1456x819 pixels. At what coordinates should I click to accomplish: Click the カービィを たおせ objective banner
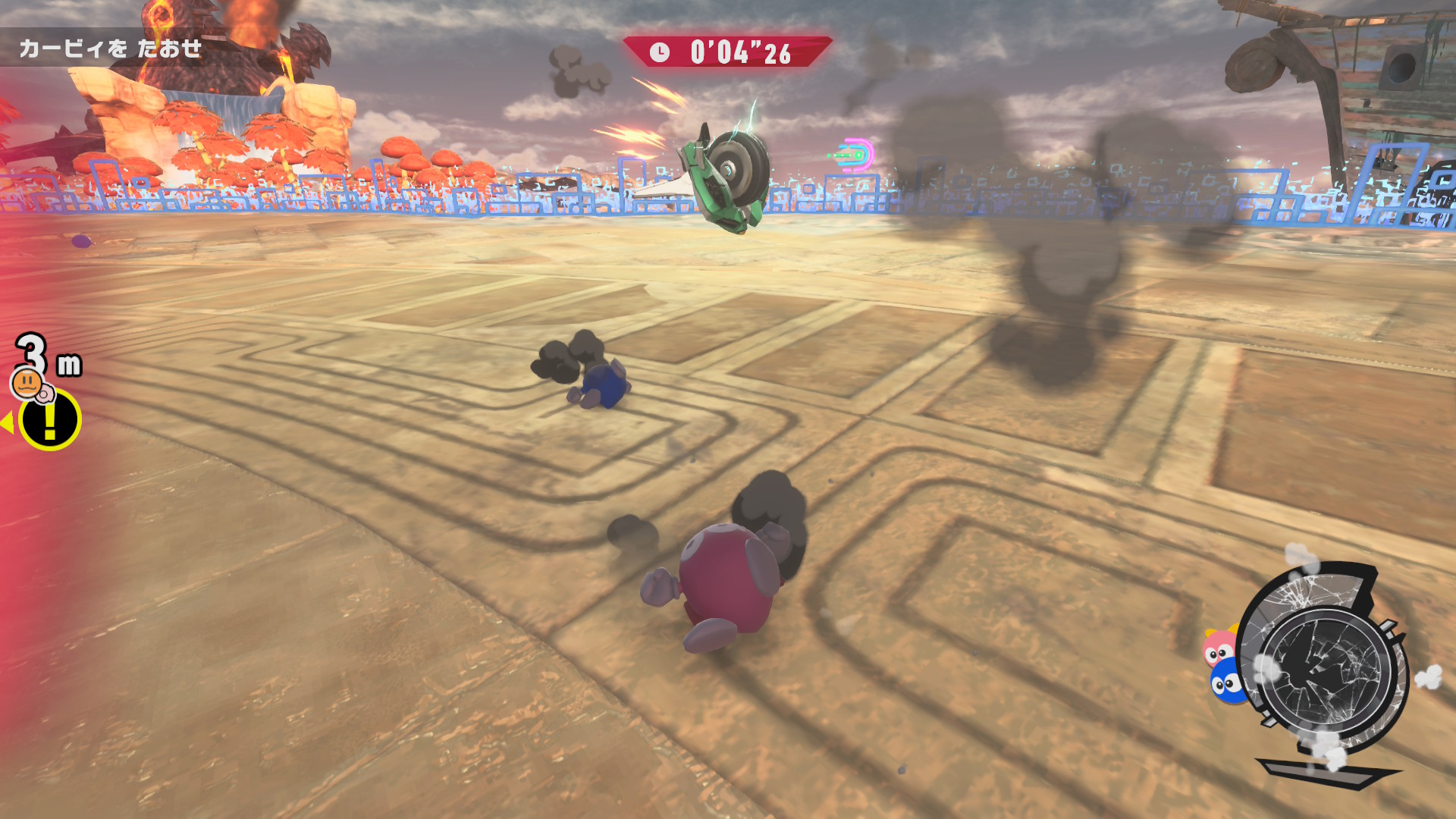(x=111, y=49)
